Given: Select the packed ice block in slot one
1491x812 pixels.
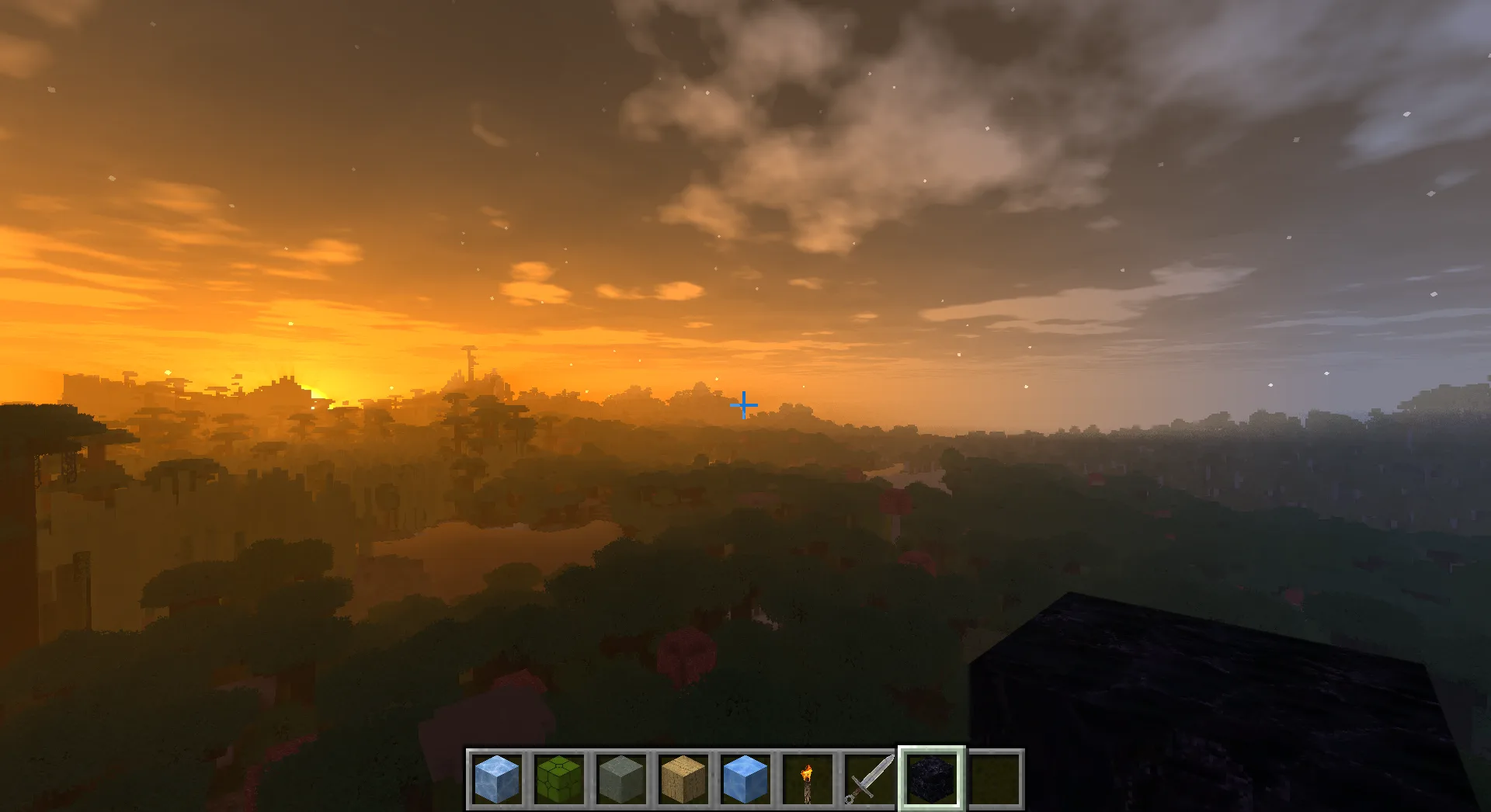Looking at the screenshot, I should pos(495,780).
